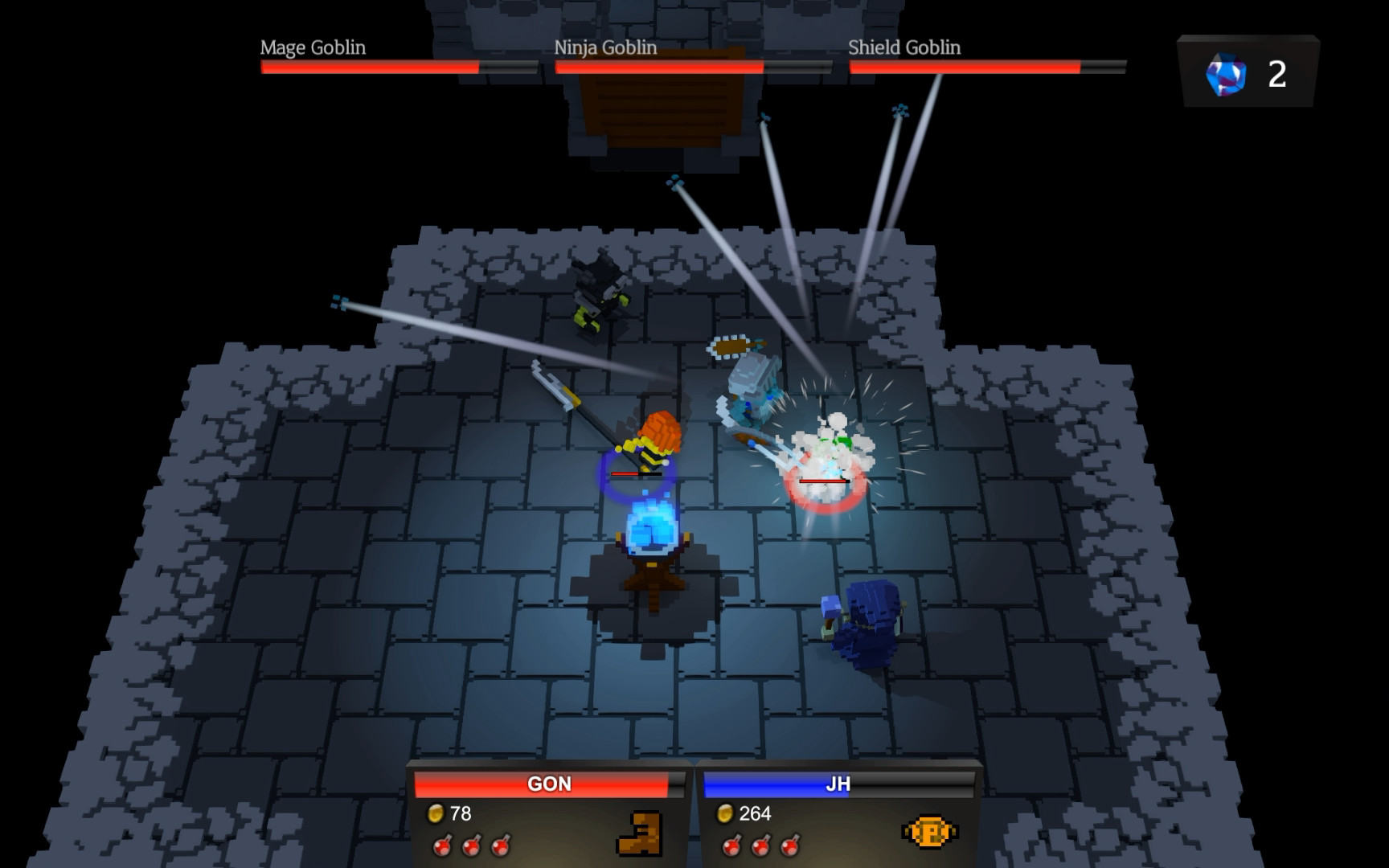This screenshot has width=1389, height=868.
Task: Select GON's brown boot item icon
Action: click(x=637, y=833)
